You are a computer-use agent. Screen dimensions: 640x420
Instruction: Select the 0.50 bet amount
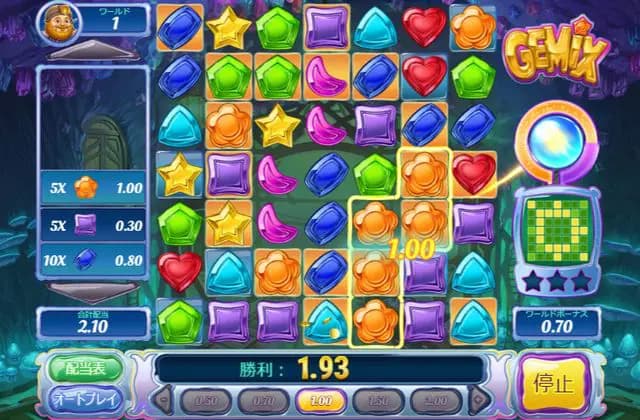[205, 400]
